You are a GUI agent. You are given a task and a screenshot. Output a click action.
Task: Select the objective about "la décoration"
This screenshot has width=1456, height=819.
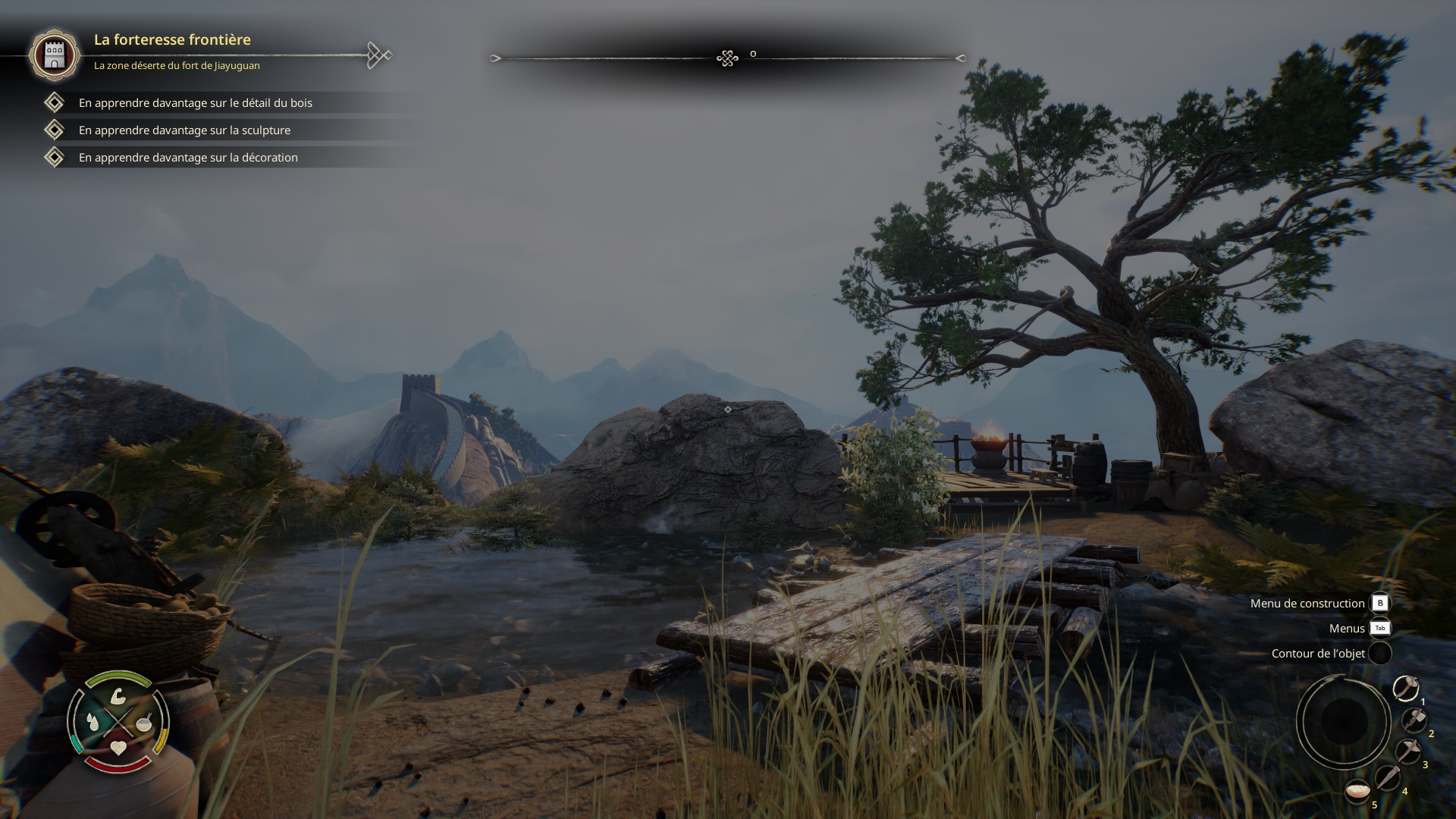pos(188,158)
